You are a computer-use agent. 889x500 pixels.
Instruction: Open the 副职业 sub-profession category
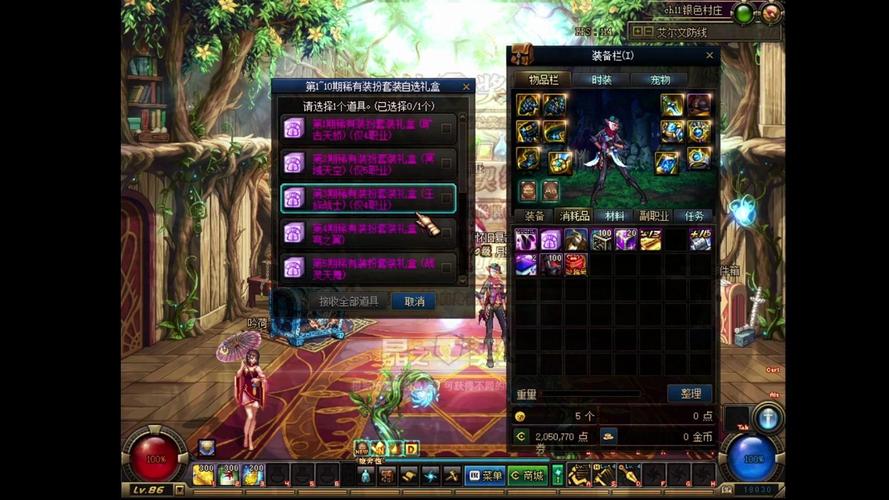click(x=652, y=216)
